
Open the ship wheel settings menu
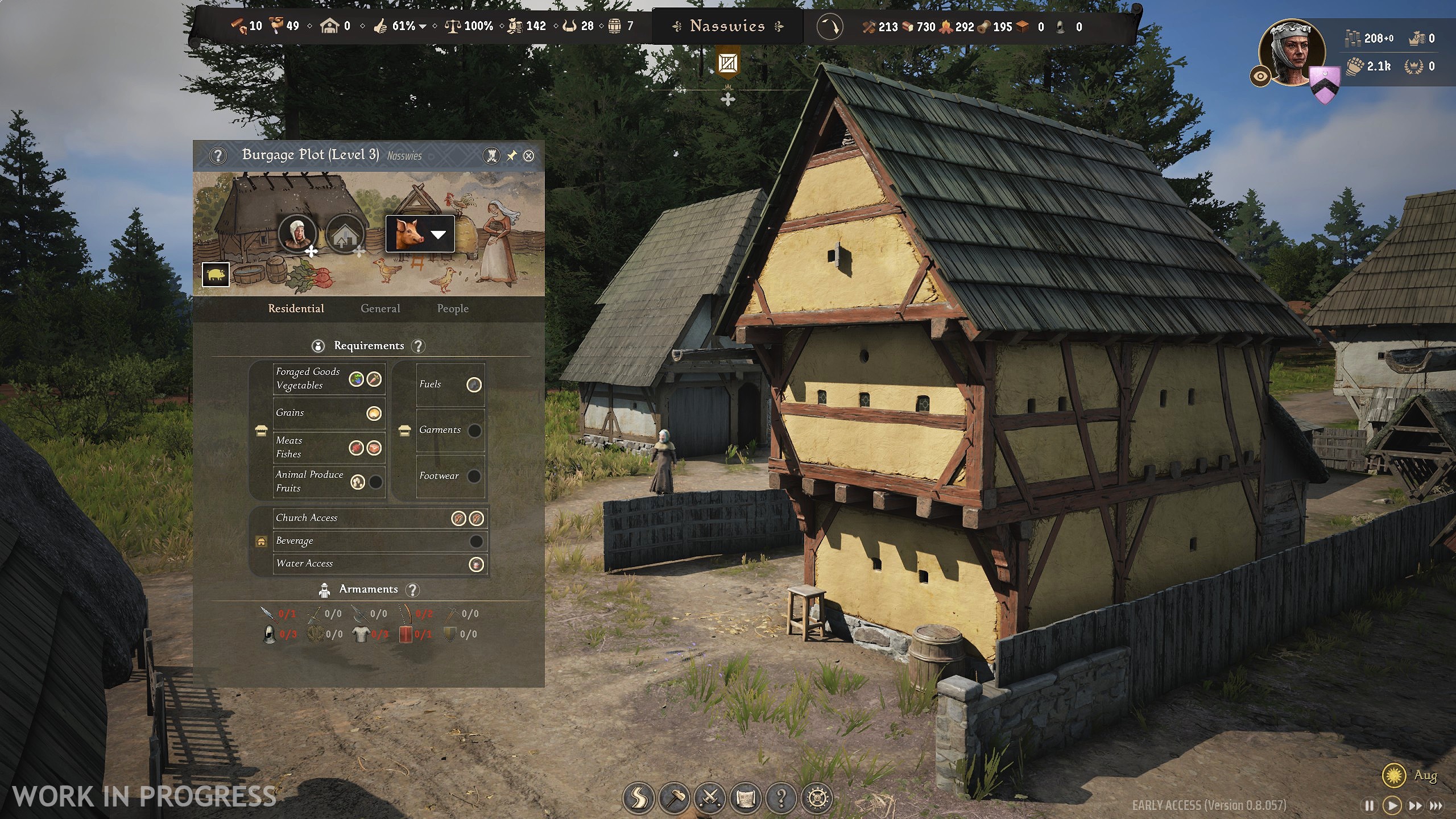point(817,799)
